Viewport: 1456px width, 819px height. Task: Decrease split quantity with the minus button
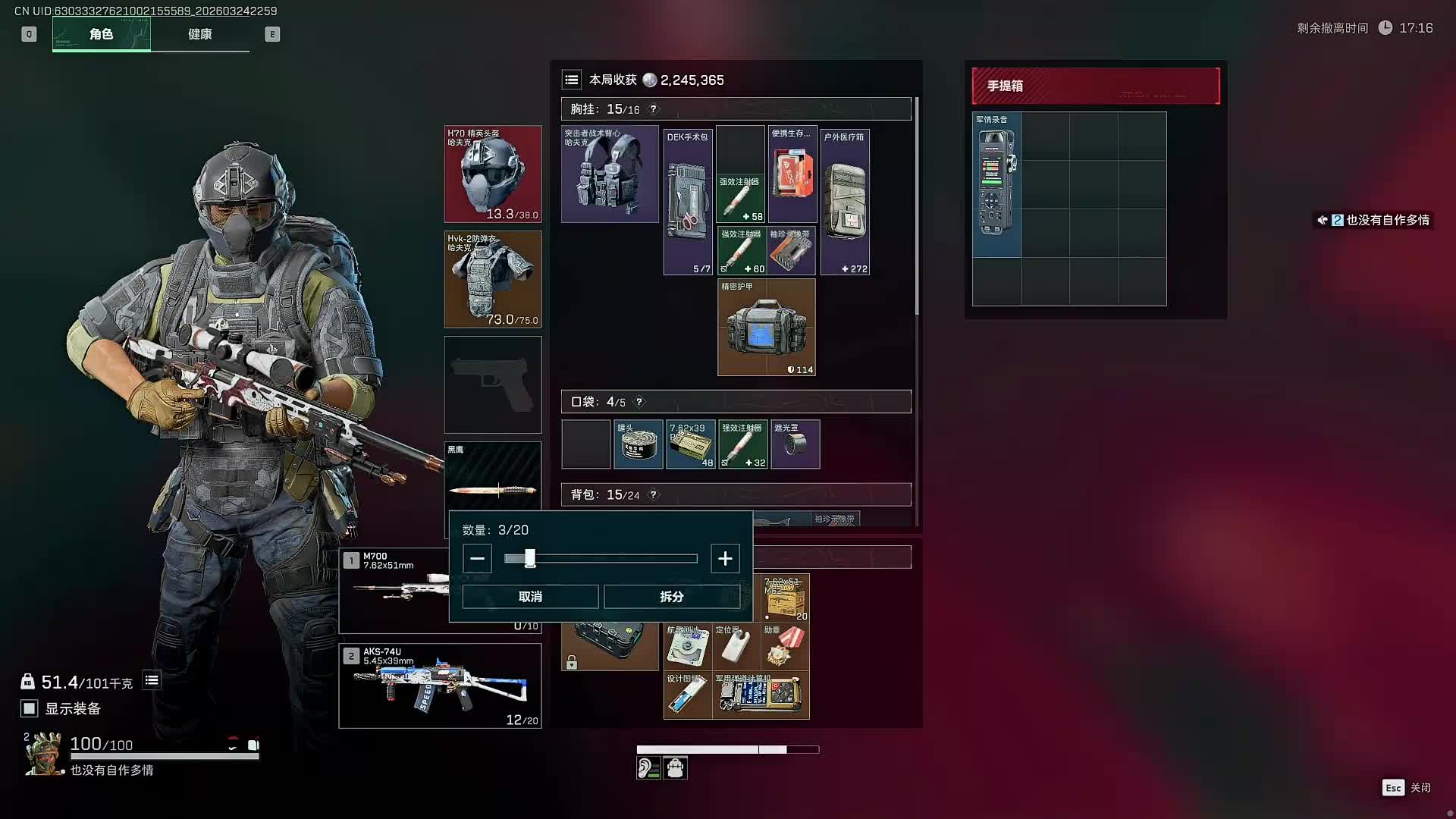tap(477, 559)
